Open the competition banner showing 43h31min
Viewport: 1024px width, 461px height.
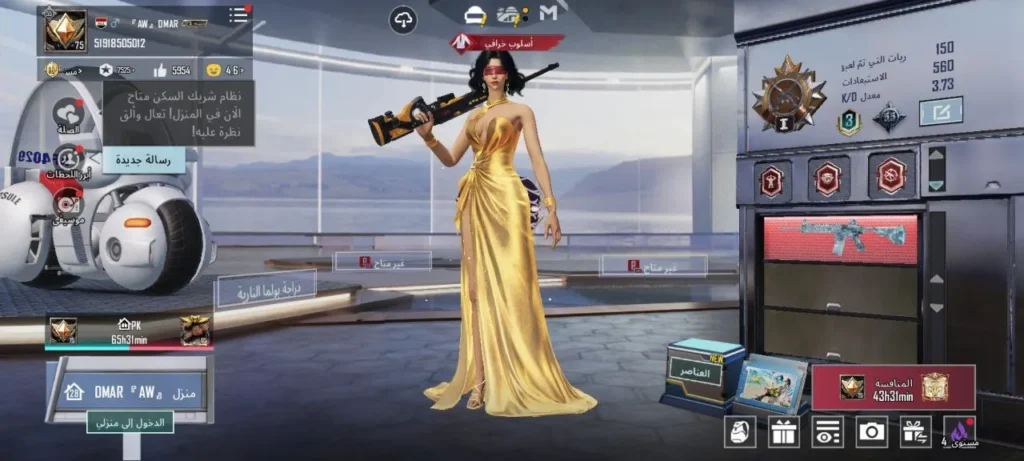893,387
